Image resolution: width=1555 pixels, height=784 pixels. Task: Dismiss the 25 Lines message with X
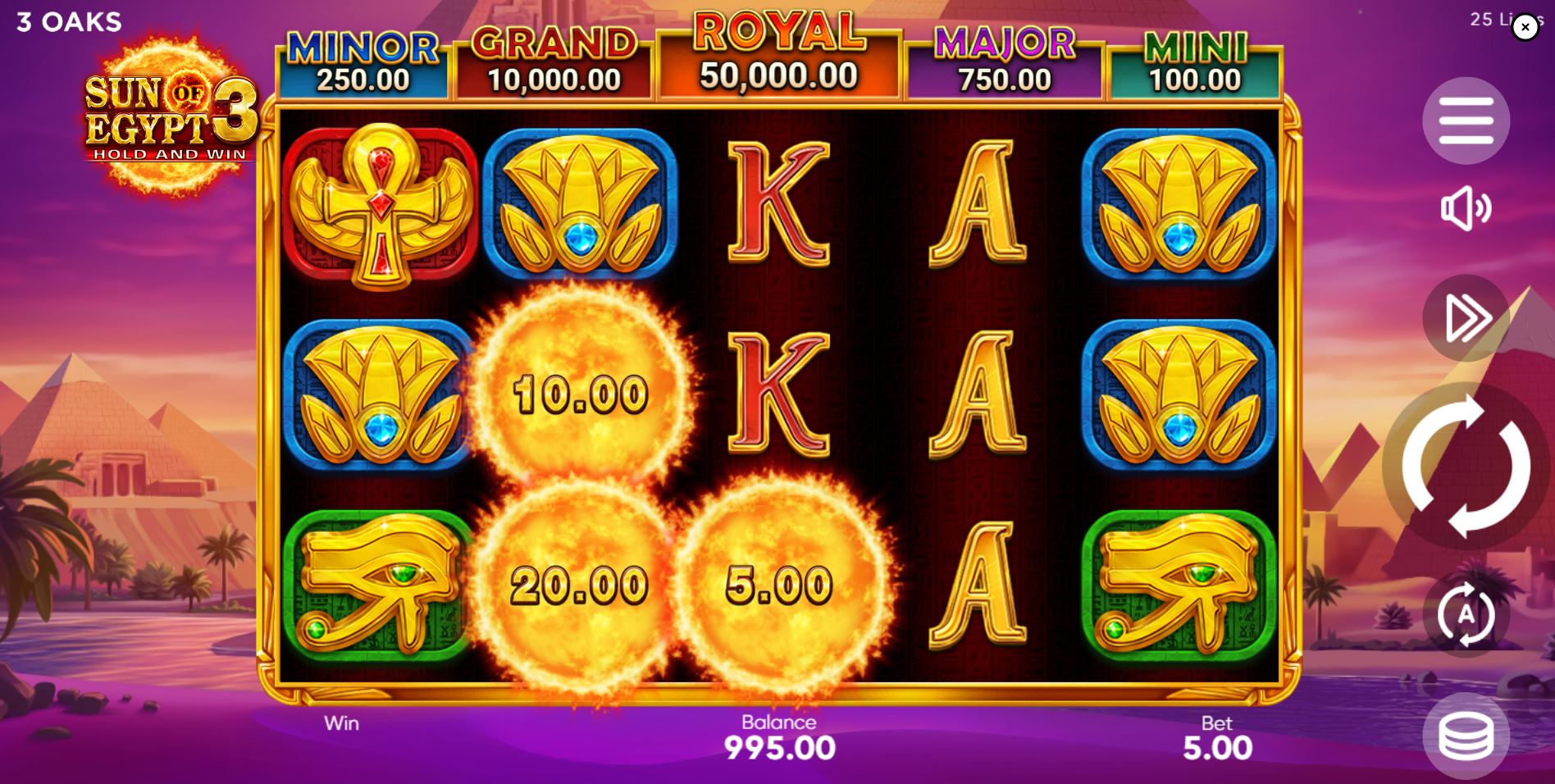tap(1525, 27)
